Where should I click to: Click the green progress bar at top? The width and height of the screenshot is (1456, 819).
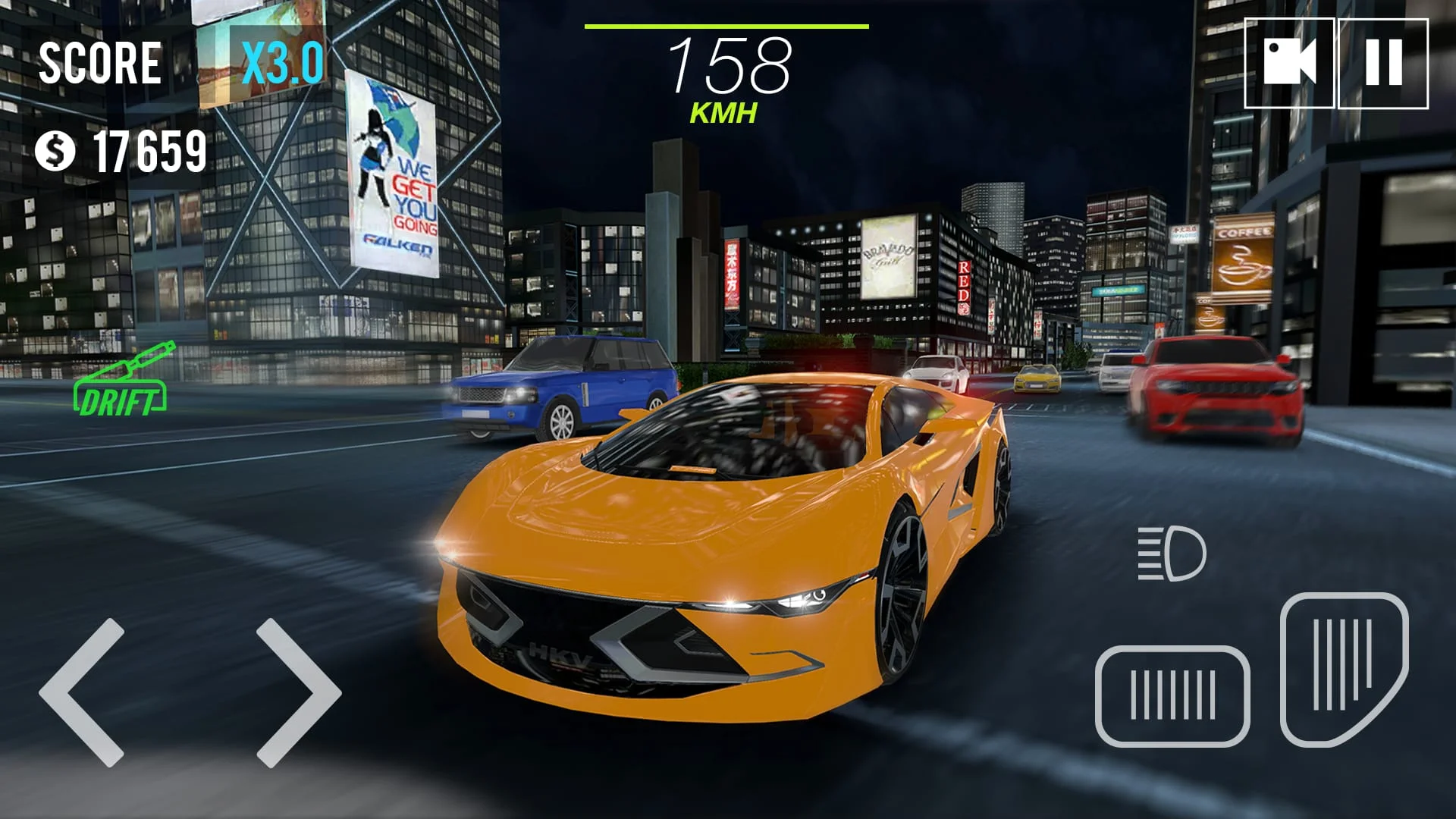pyautogui.click(x=728, y=27)
